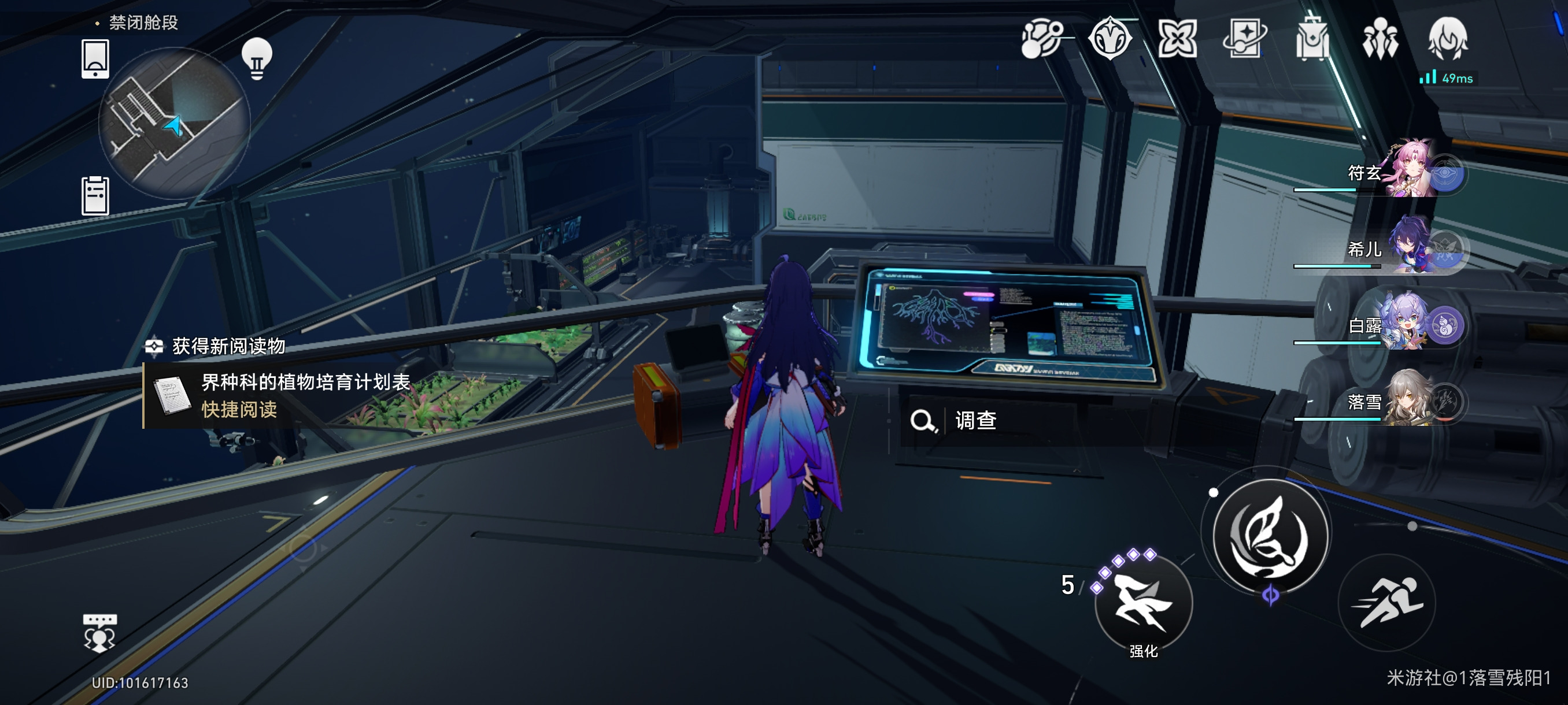Screen dimensions: 1568x705
Task: Open the character head icon menu
Action: pyautogui.click(x=1448, y=39)
